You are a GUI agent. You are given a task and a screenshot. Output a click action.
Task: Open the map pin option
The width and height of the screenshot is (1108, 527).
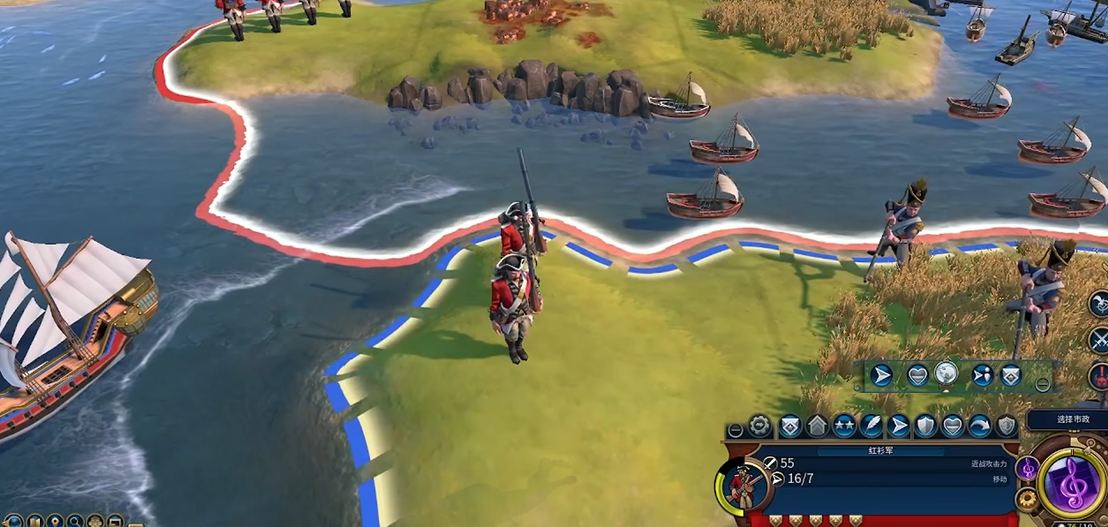click(x=56, y=522)
